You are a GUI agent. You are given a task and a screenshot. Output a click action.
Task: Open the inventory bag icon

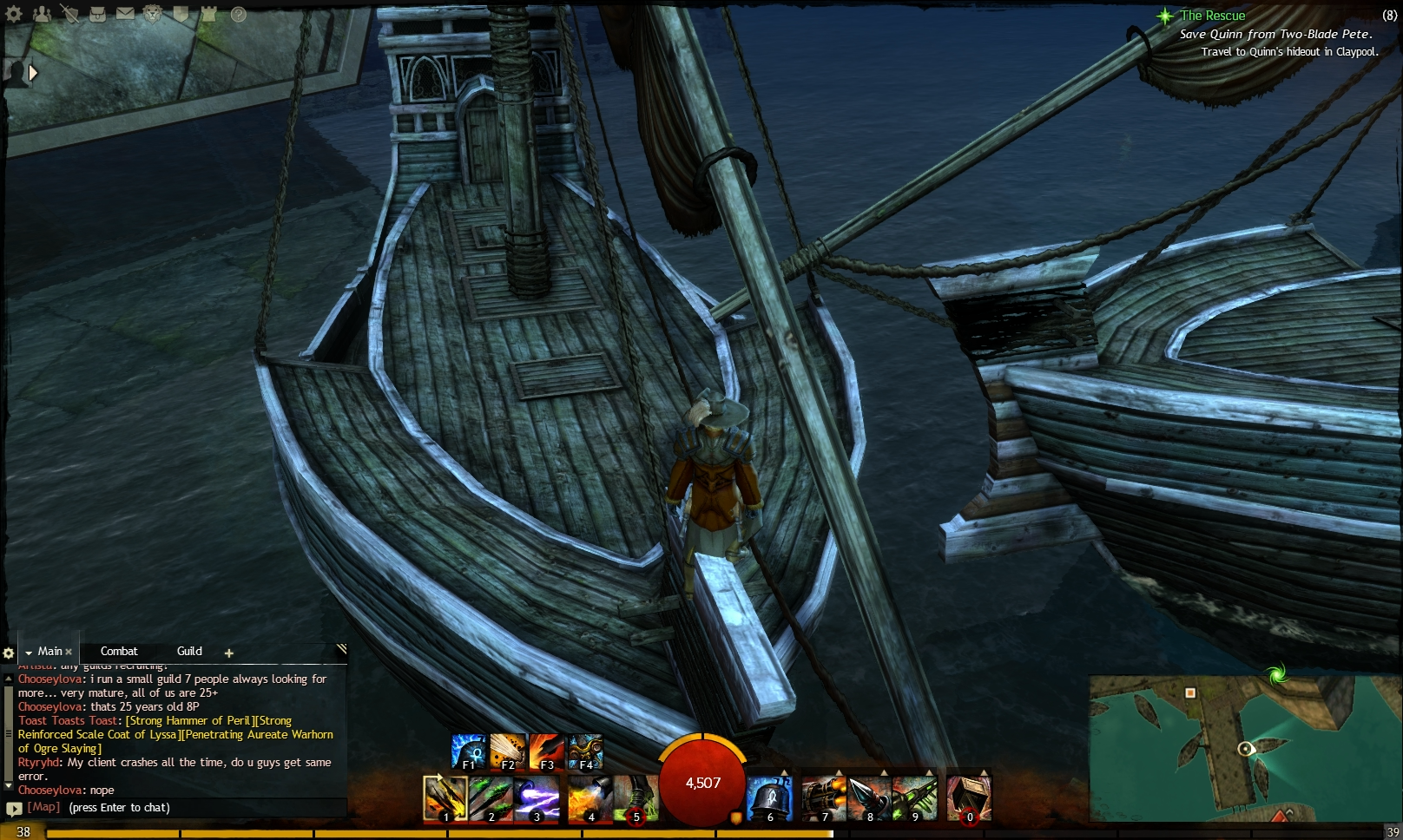[x=97, y=15]
